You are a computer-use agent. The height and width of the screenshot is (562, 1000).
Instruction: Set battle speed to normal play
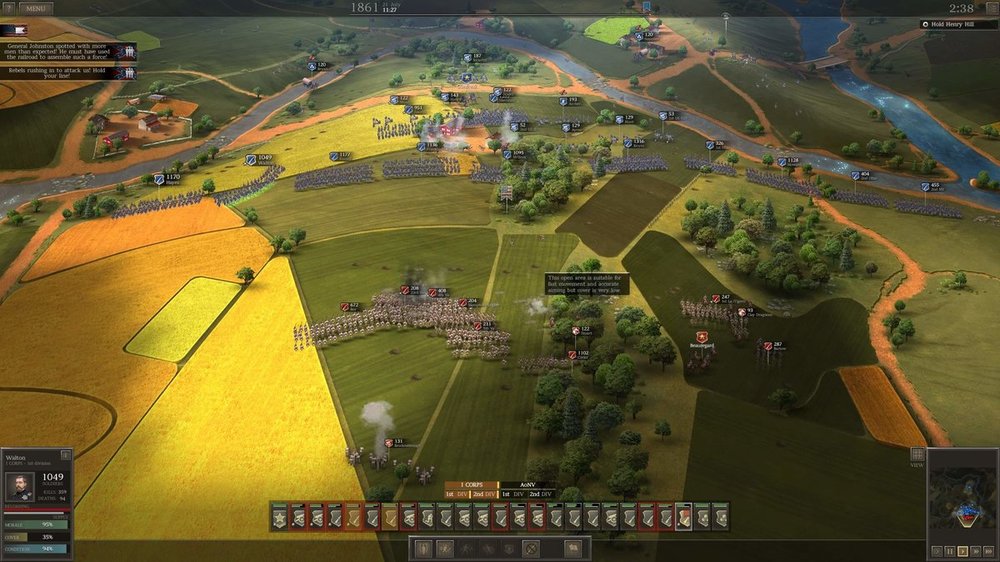click(x=962, y=551)
